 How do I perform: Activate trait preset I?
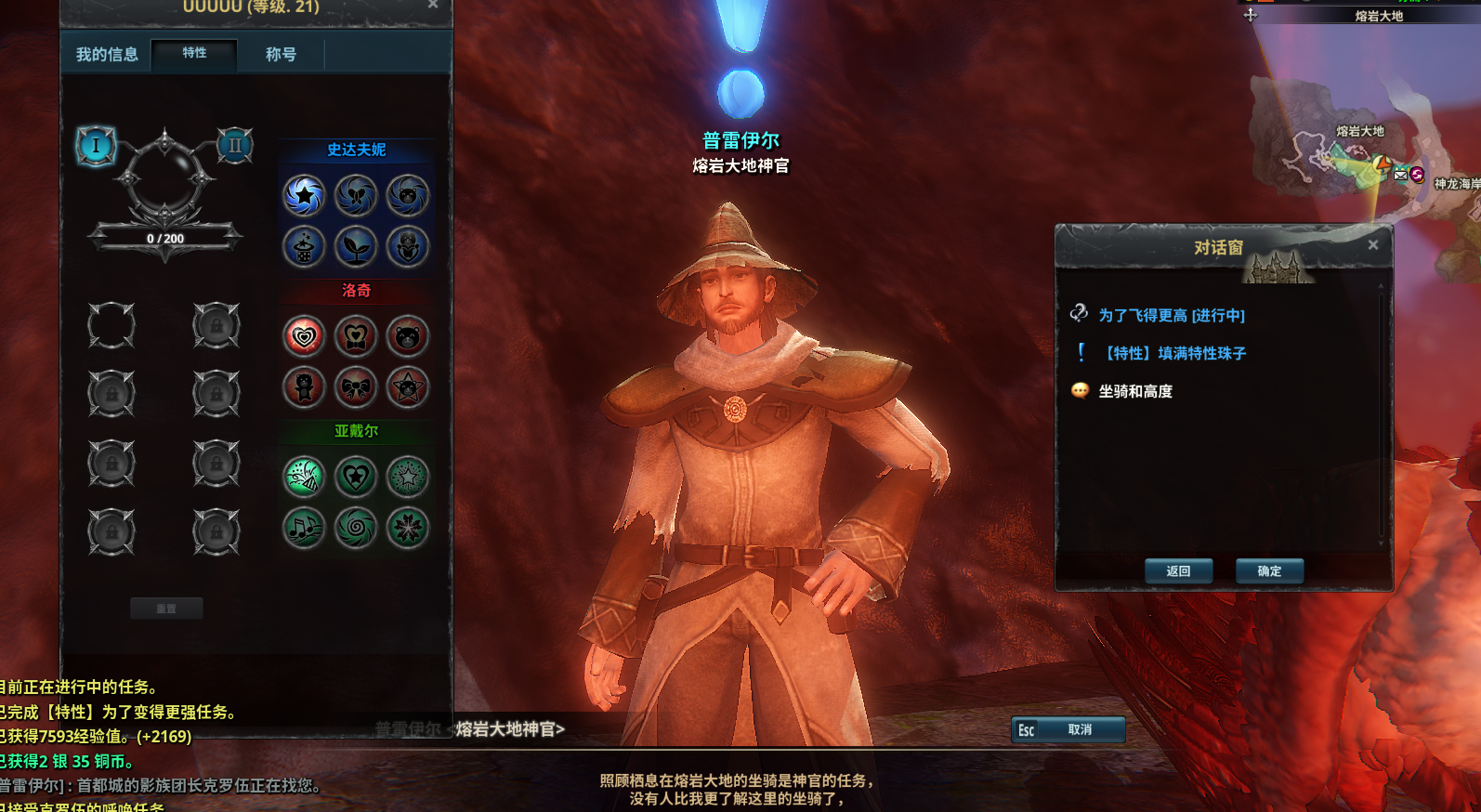95,146
